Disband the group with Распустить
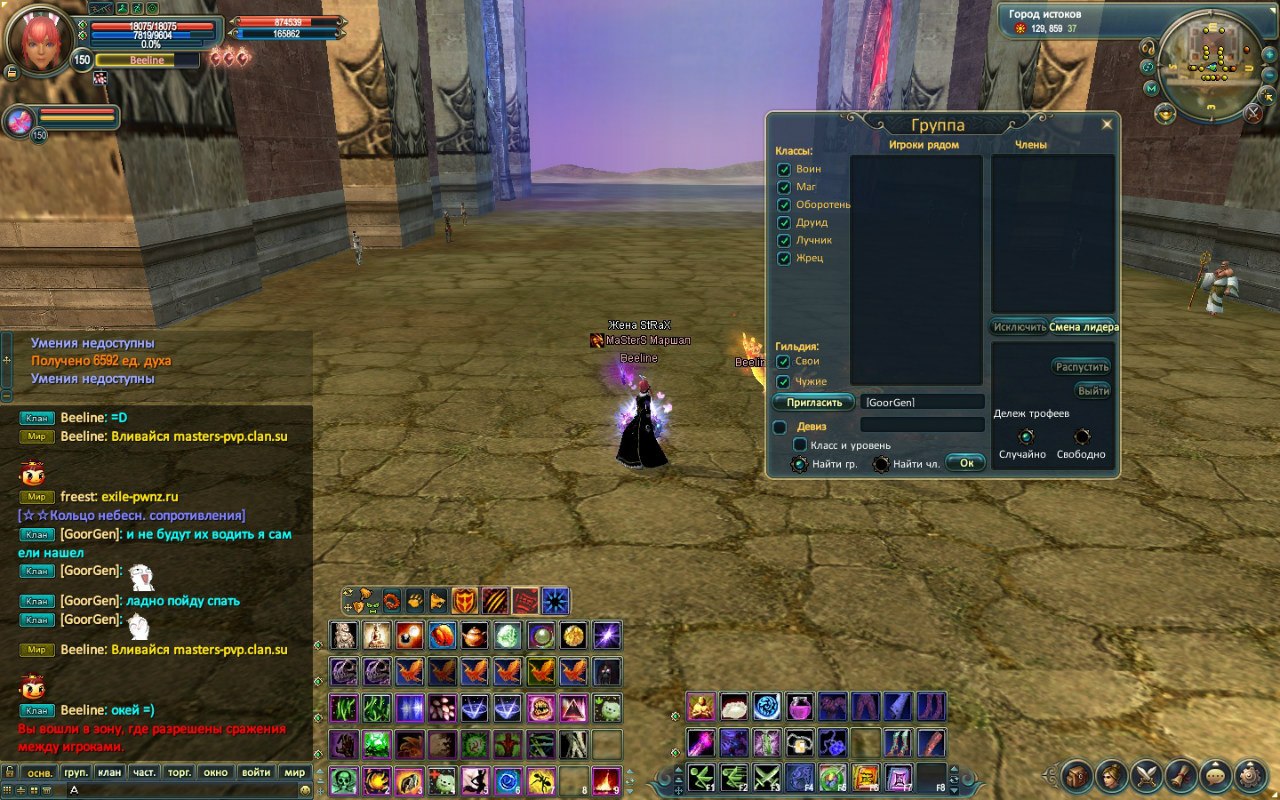 coord(1082,367)
